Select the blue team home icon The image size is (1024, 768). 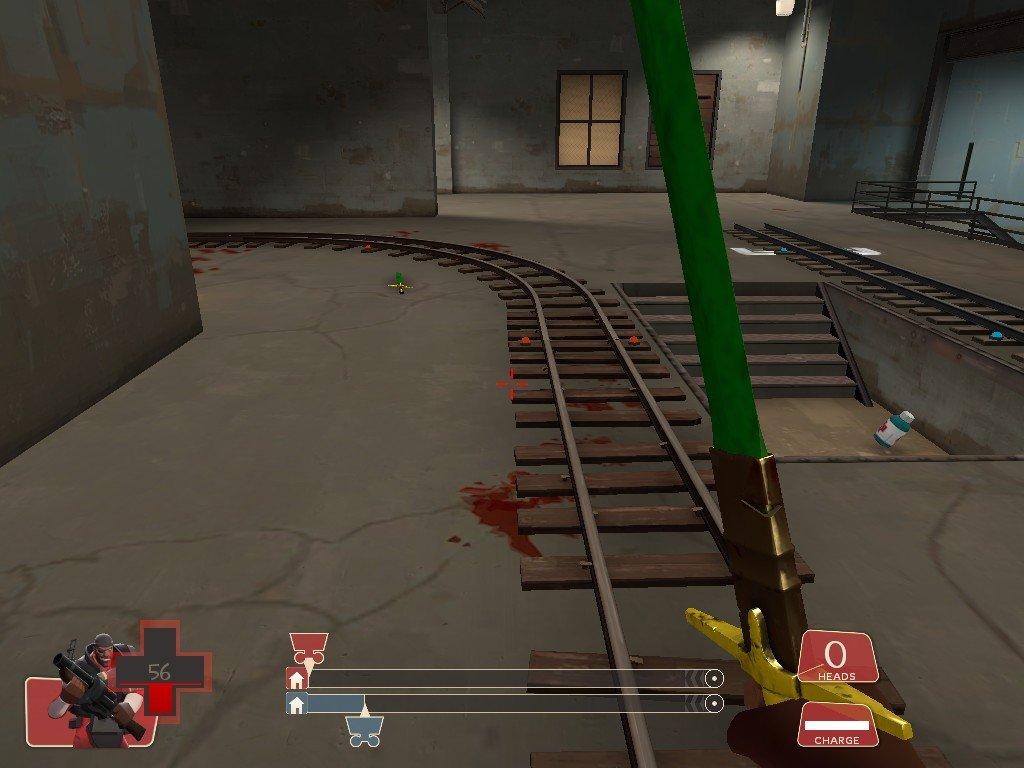296,704
